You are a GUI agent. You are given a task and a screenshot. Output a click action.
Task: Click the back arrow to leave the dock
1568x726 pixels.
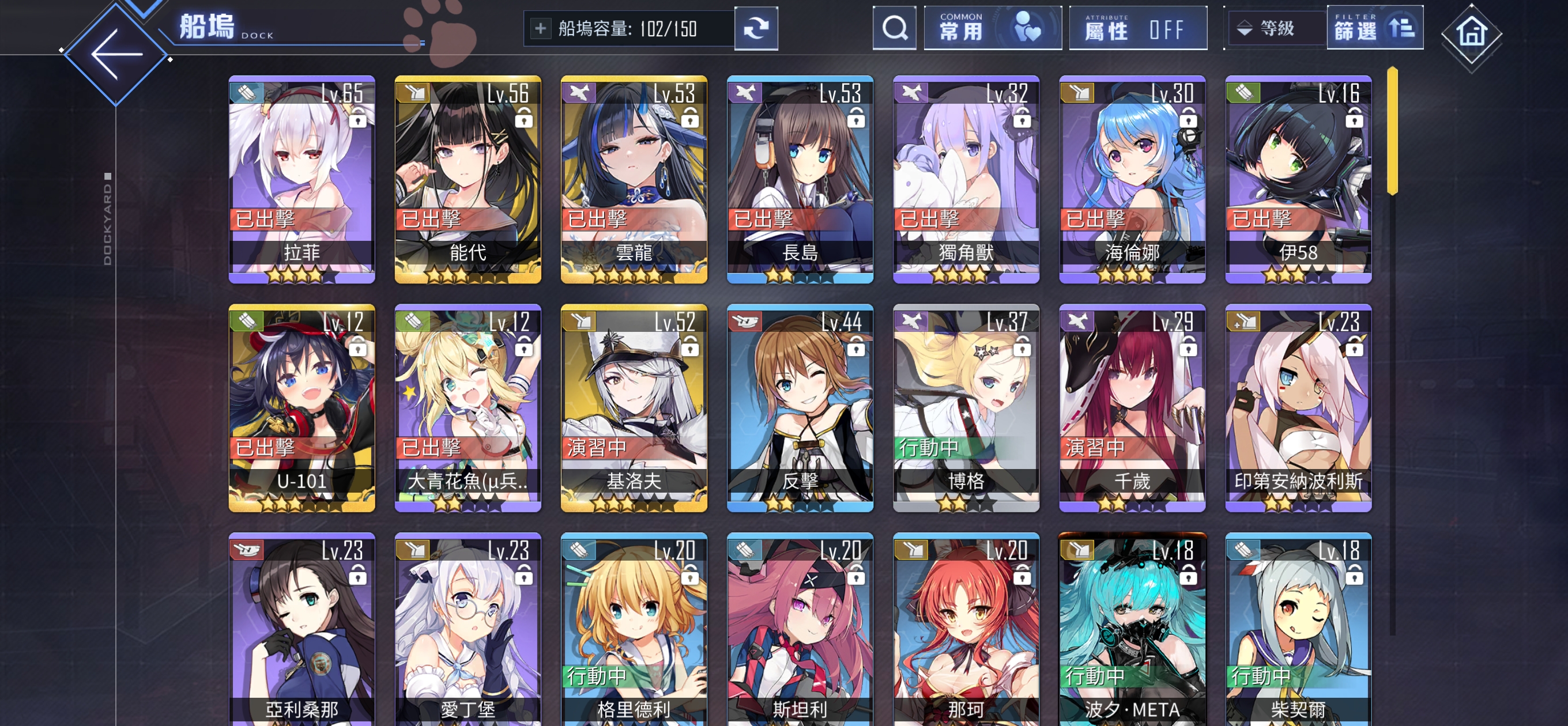point(116,55)
